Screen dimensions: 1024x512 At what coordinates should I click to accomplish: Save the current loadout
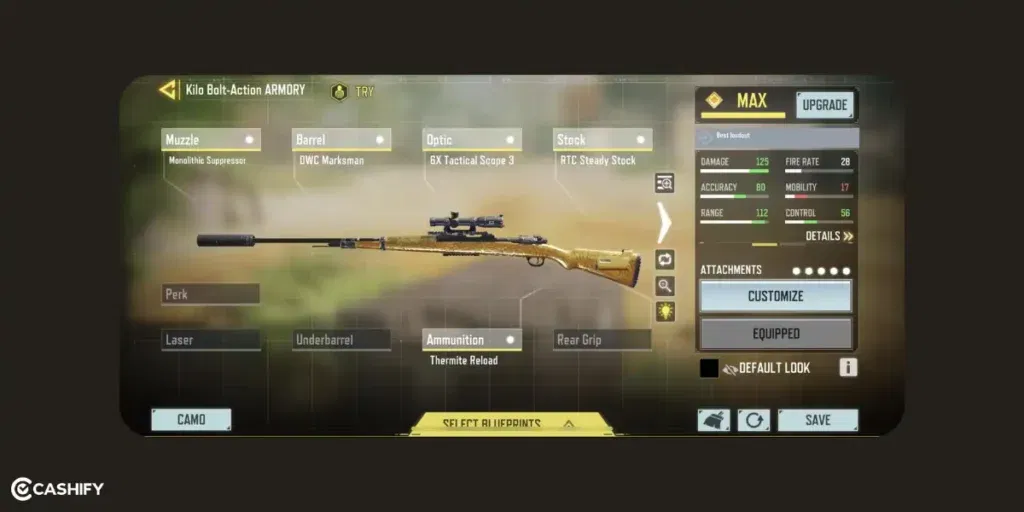tap(817, 420)
